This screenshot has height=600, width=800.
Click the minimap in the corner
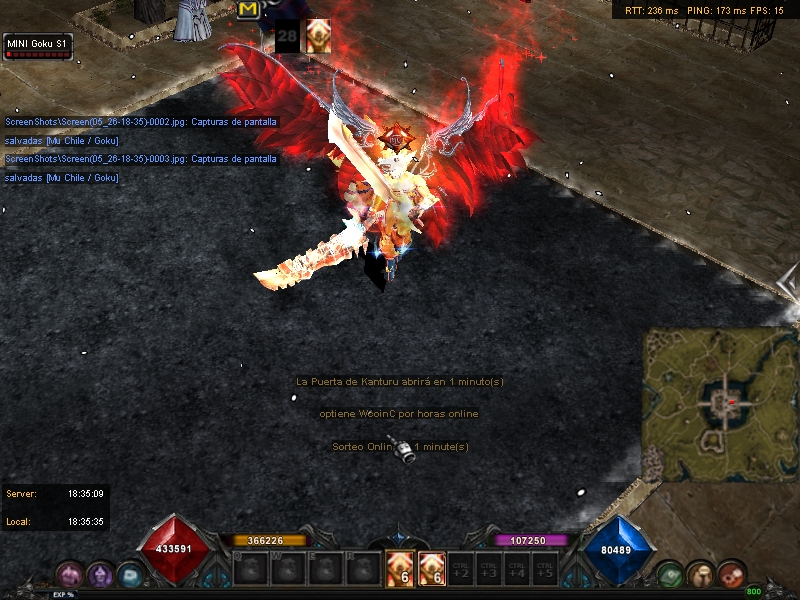point(719,404)
